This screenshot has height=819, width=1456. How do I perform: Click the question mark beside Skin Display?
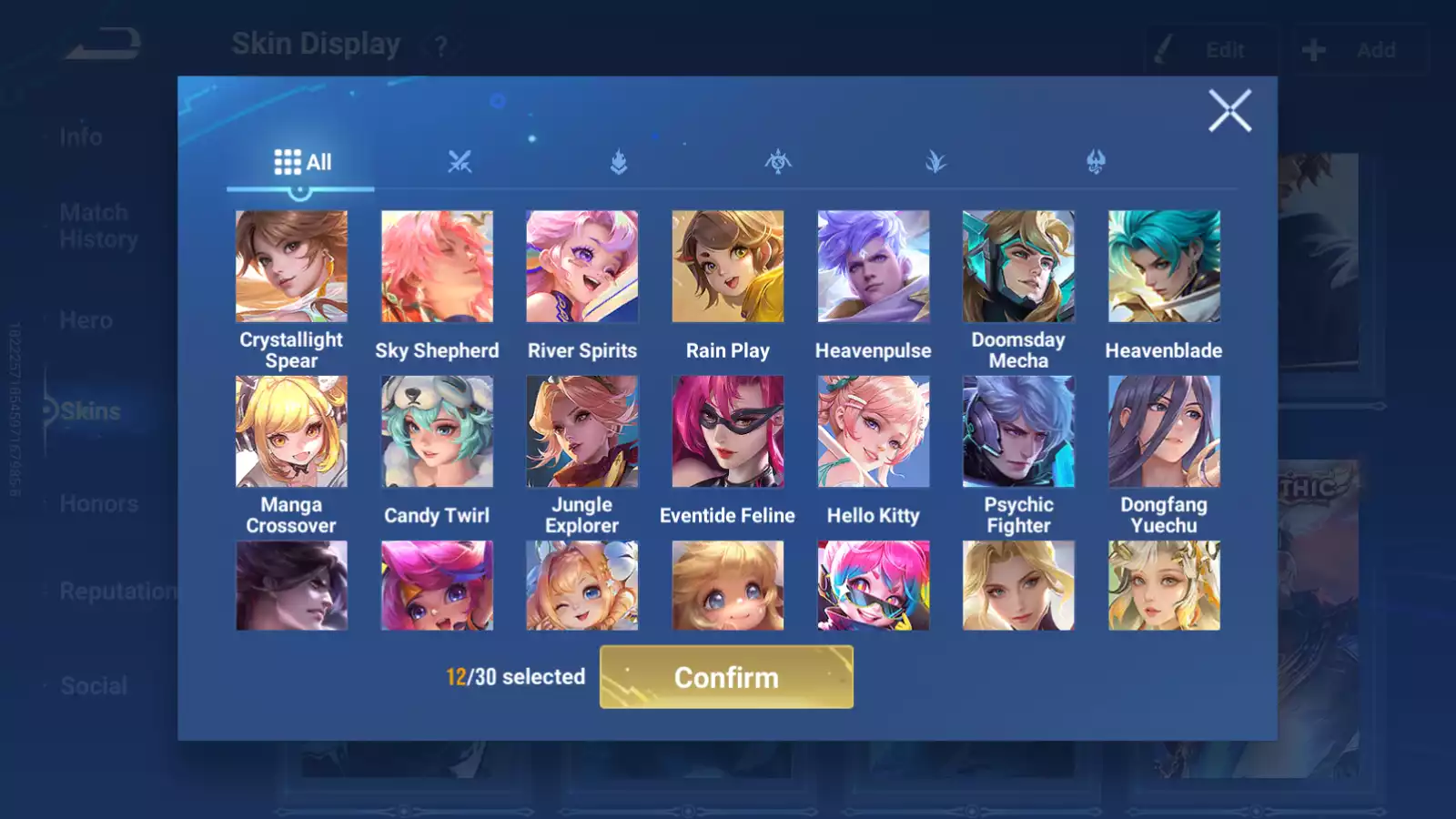[x=440, y=44]
